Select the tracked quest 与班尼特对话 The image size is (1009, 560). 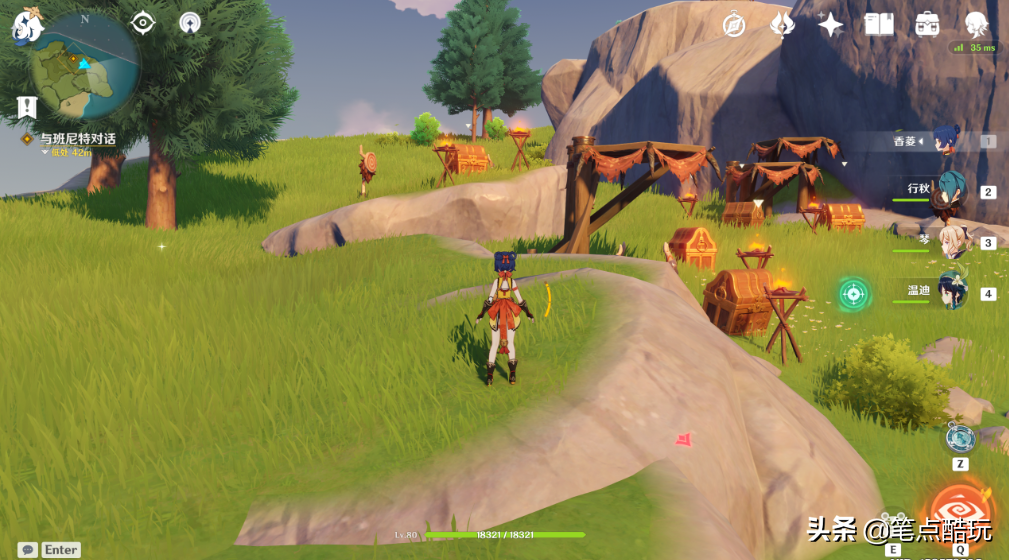(77, 139)
